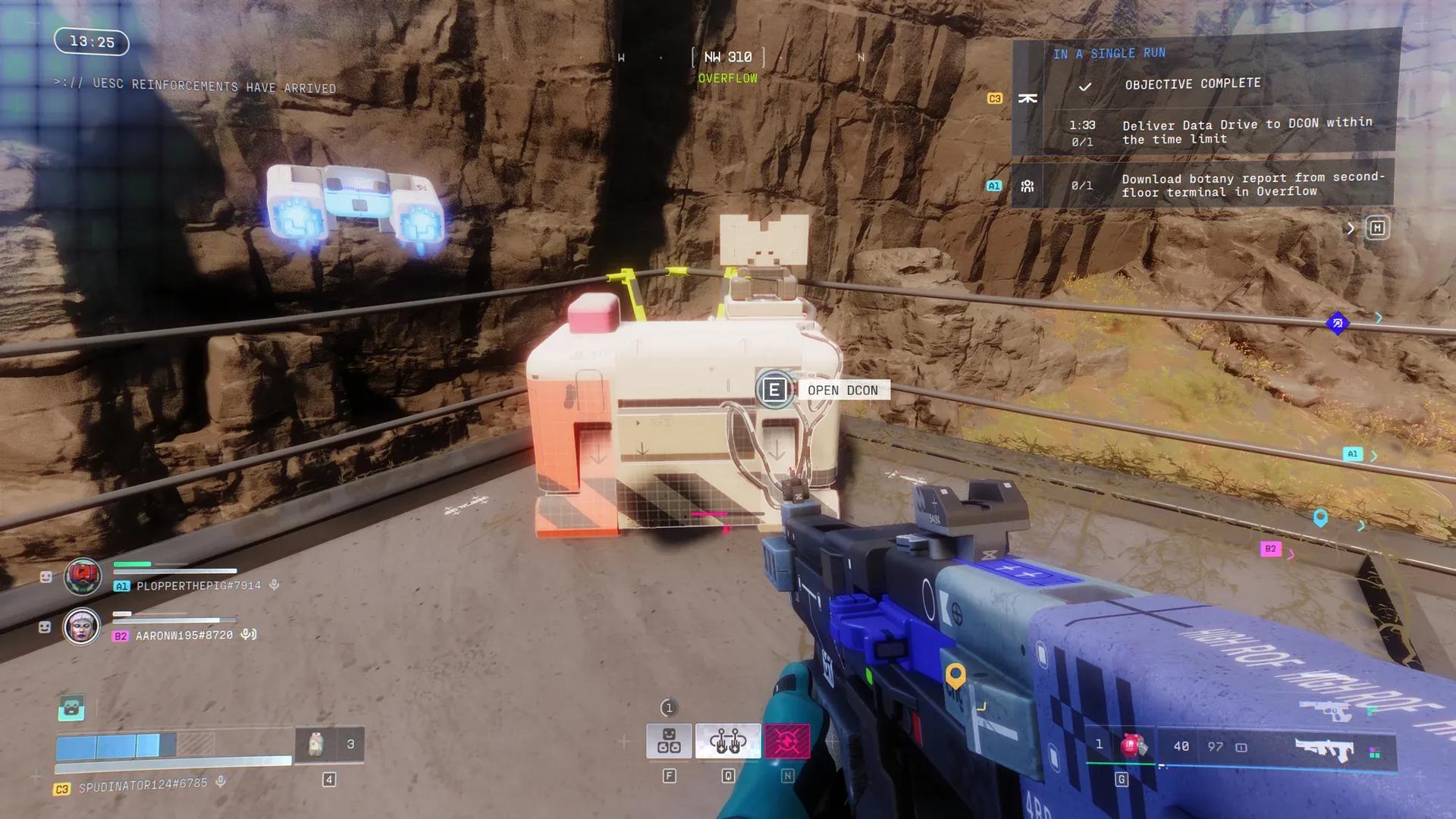This screenshot has width=1456, height=819.
Task: Click the teal runner face status icon
Action: 71,708
